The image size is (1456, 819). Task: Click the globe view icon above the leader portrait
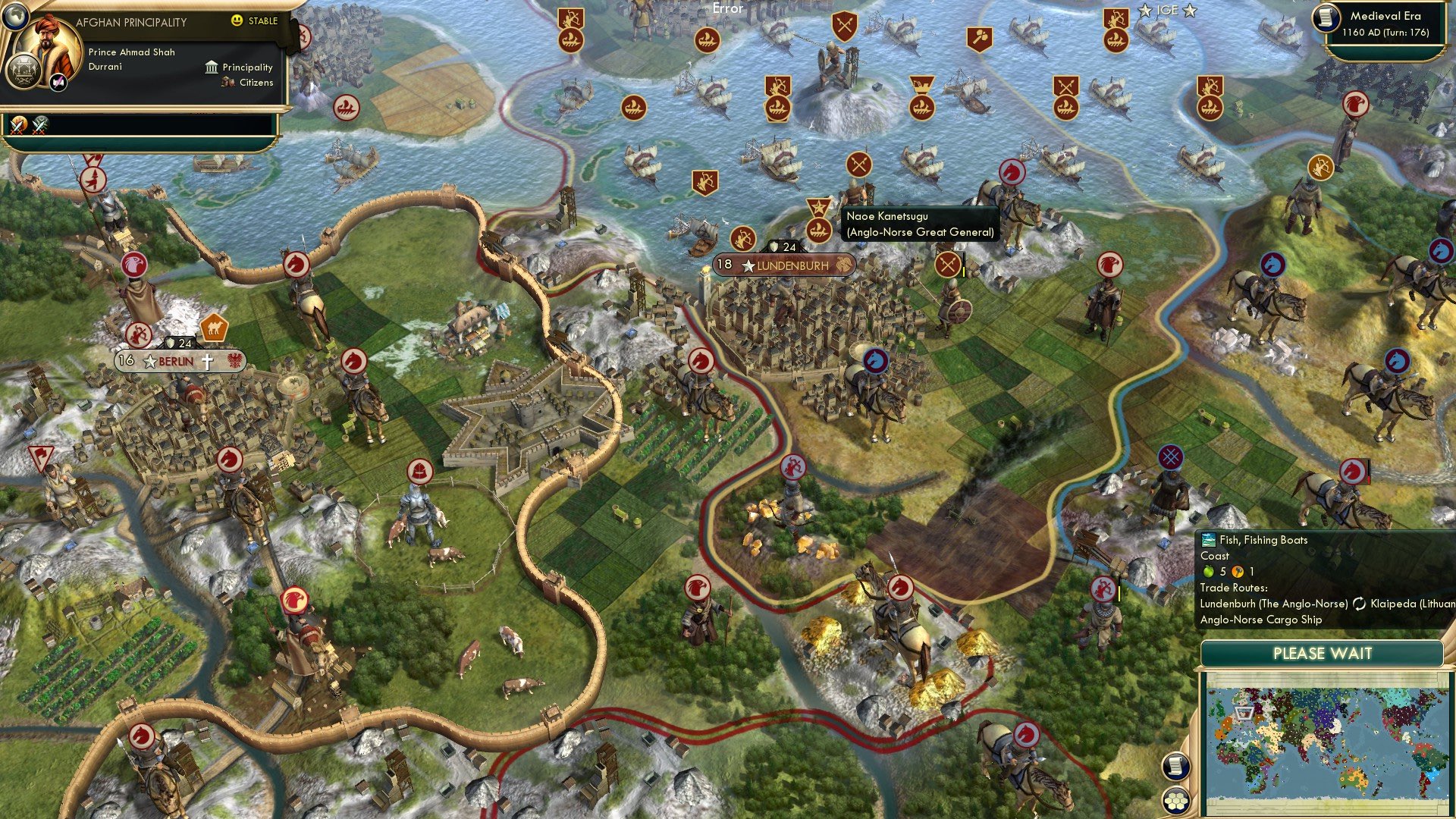point(17,17)
